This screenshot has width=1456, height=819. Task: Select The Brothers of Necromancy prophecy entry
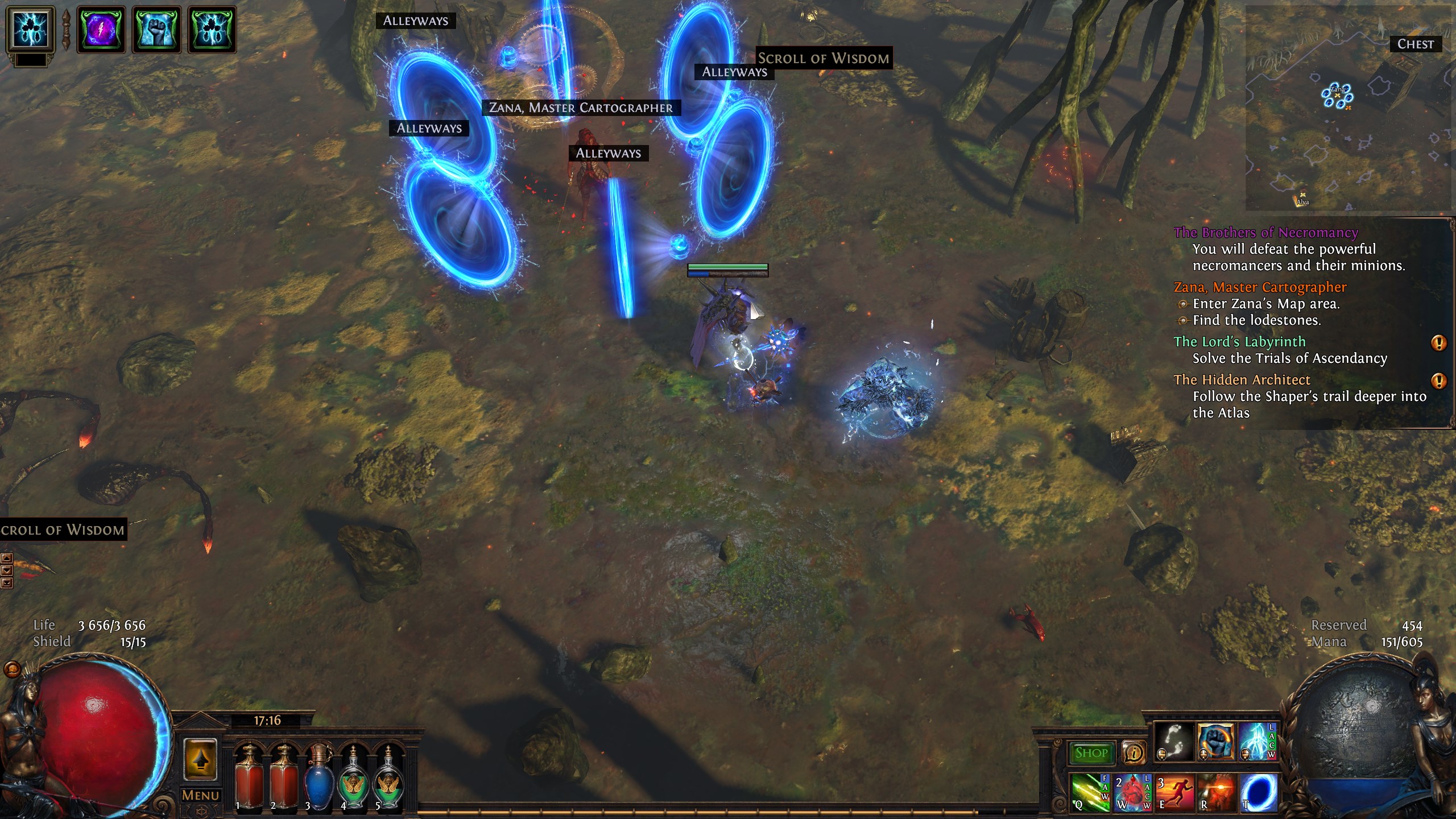click(1265, 233)
